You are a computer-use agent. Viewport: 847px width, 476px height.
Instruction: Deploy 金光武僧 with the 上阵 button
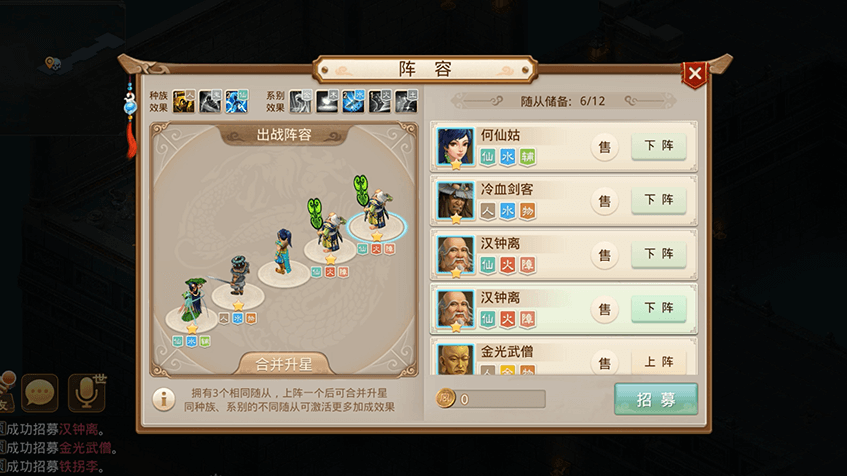658,362
